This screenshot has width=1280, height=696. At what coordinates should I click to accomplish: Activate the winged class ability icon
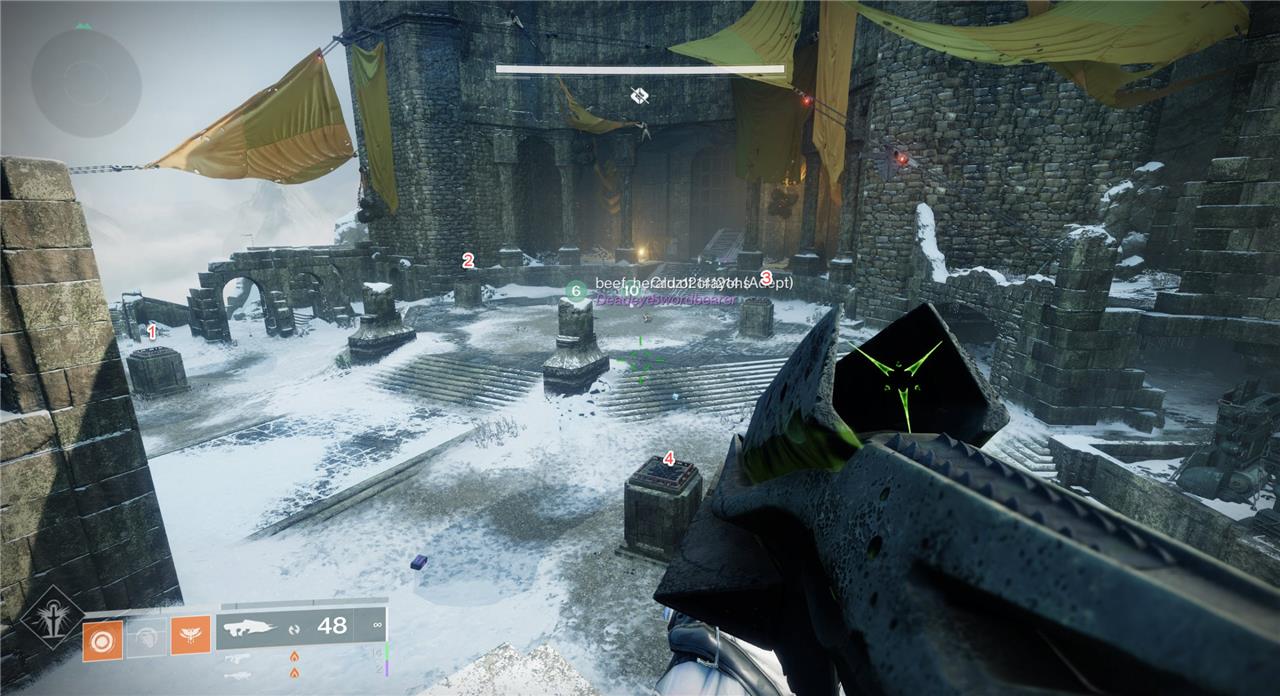(190, 636)
